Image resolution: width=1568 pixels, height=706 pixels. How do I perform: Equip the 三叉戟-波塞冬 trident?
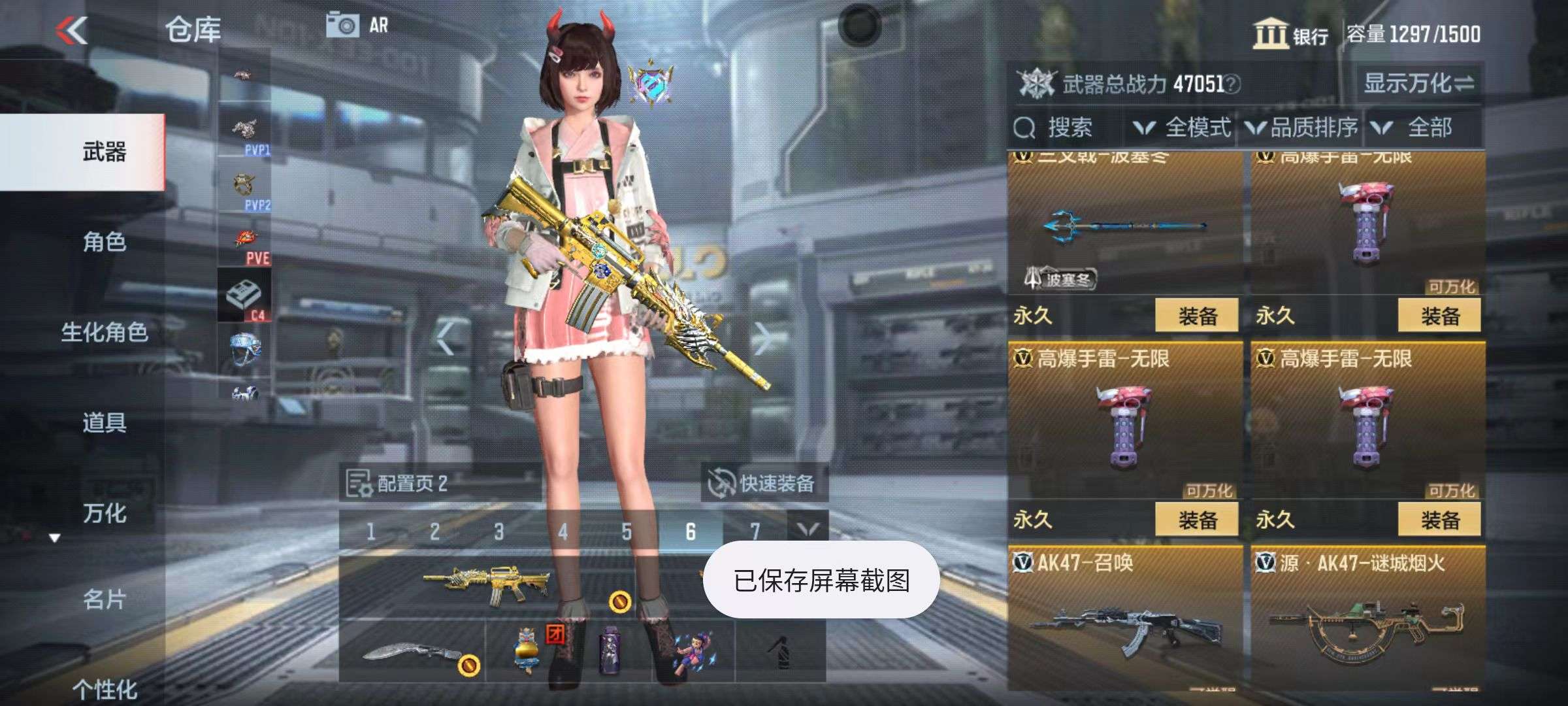1196,316
